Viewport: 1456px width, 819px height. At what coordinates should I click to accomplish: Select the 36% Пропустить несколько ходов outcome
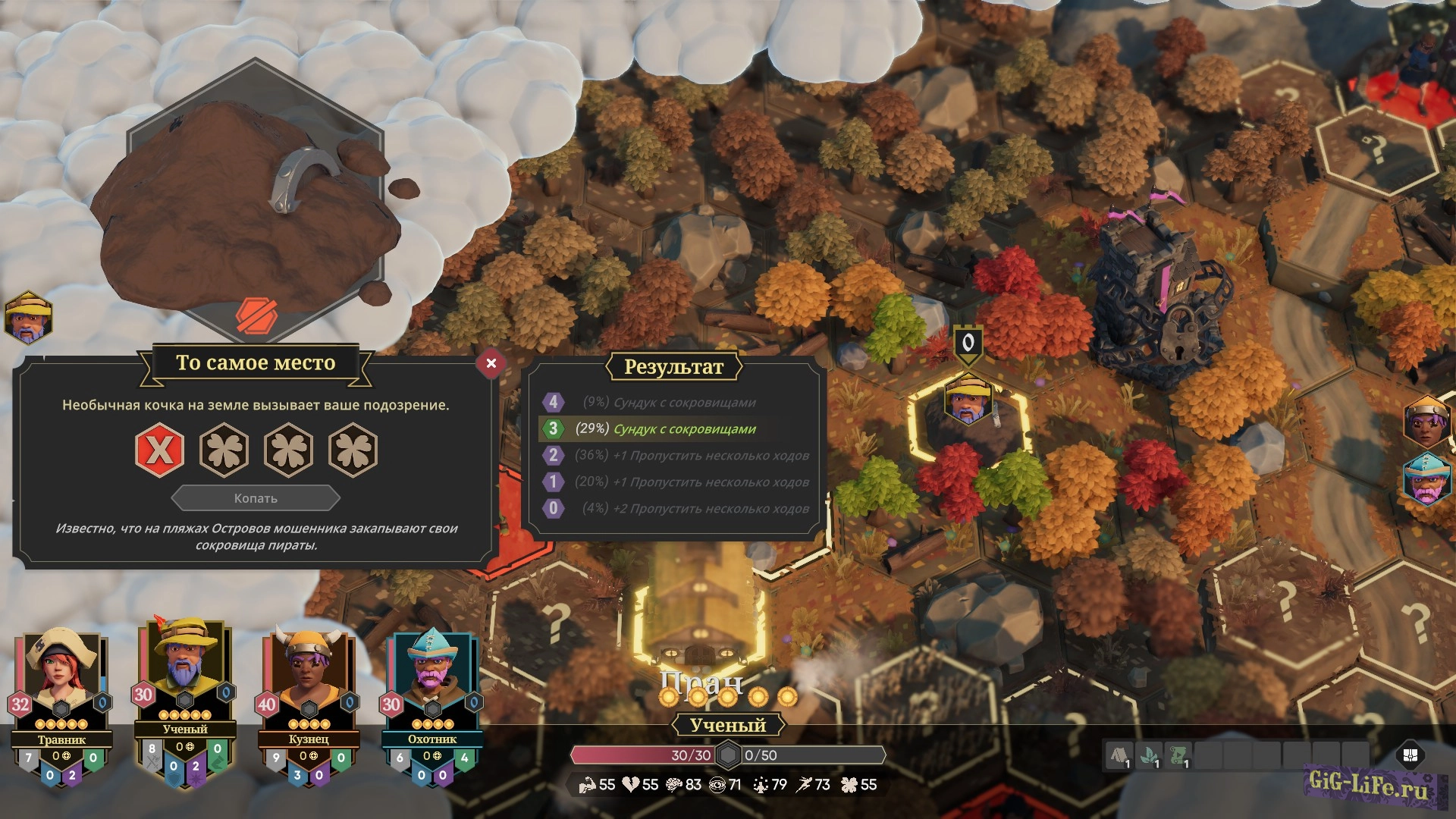coord(675,455)
